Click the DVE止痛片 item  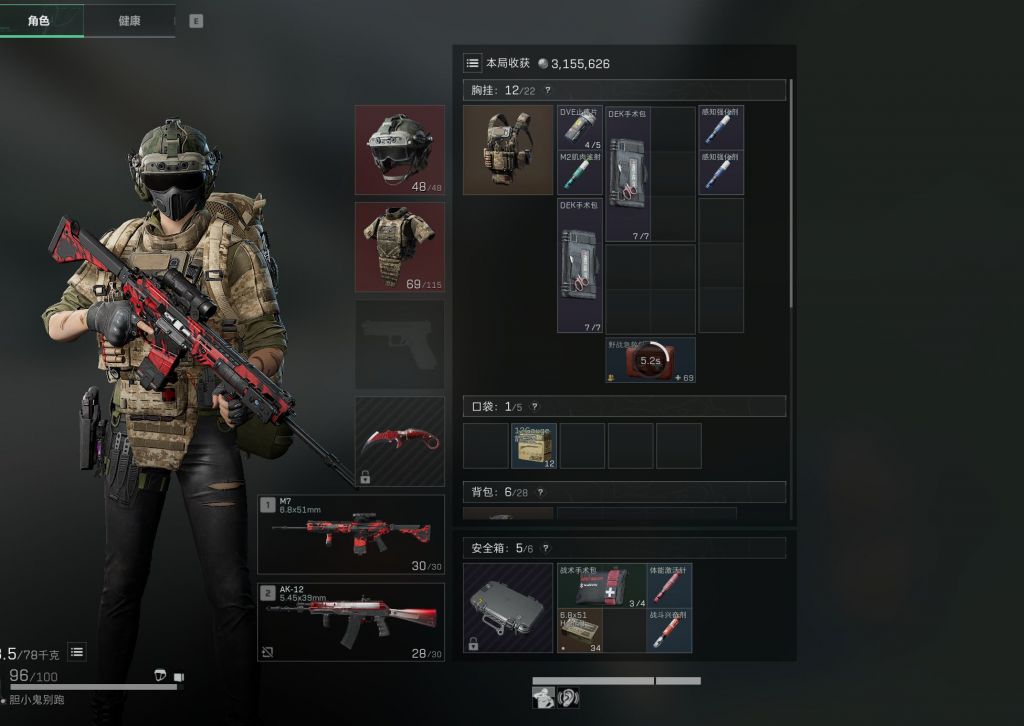tap(580, 128)
